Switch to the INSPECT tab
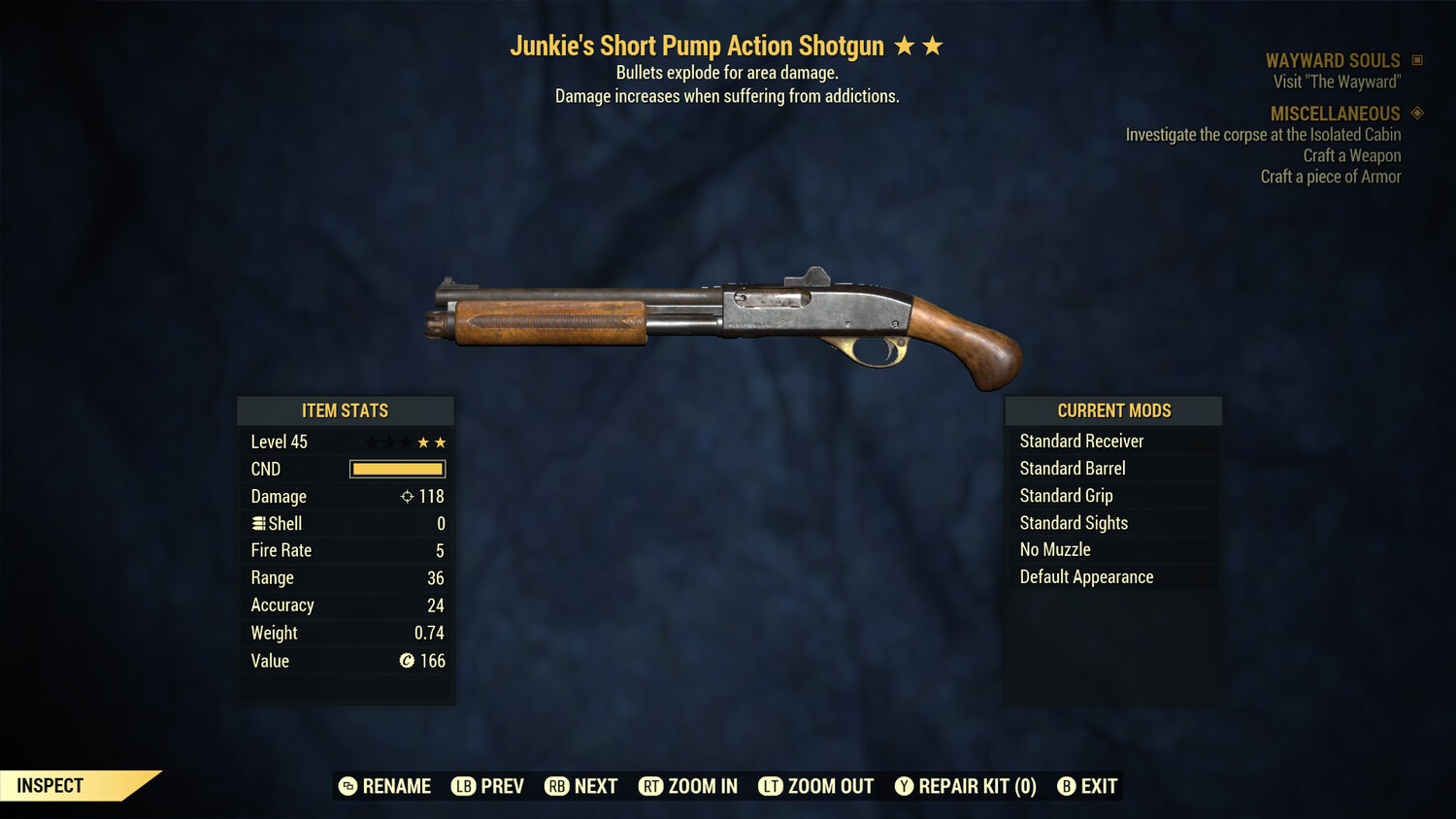Viewport: 1456px width, 819px height. [x=49, y=785]
